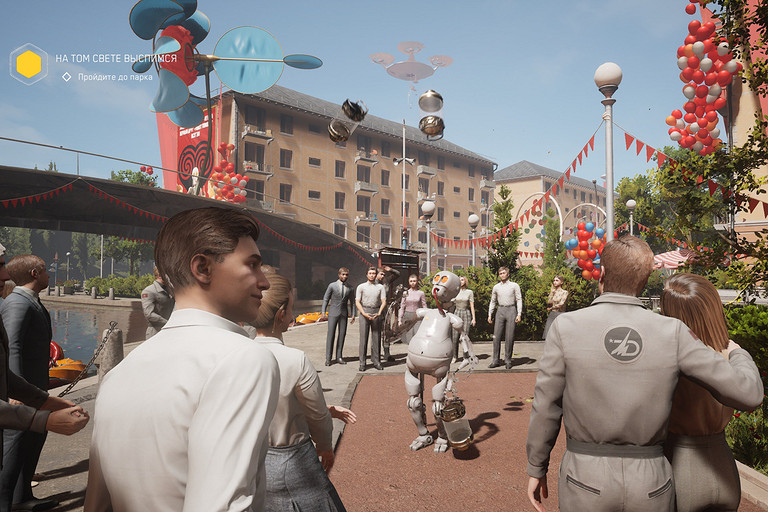Image resolution: width=768 pixels, height=512 pixels.
Task: Select the quest title 'На том свете выспимся'
Action: (116, 58)
